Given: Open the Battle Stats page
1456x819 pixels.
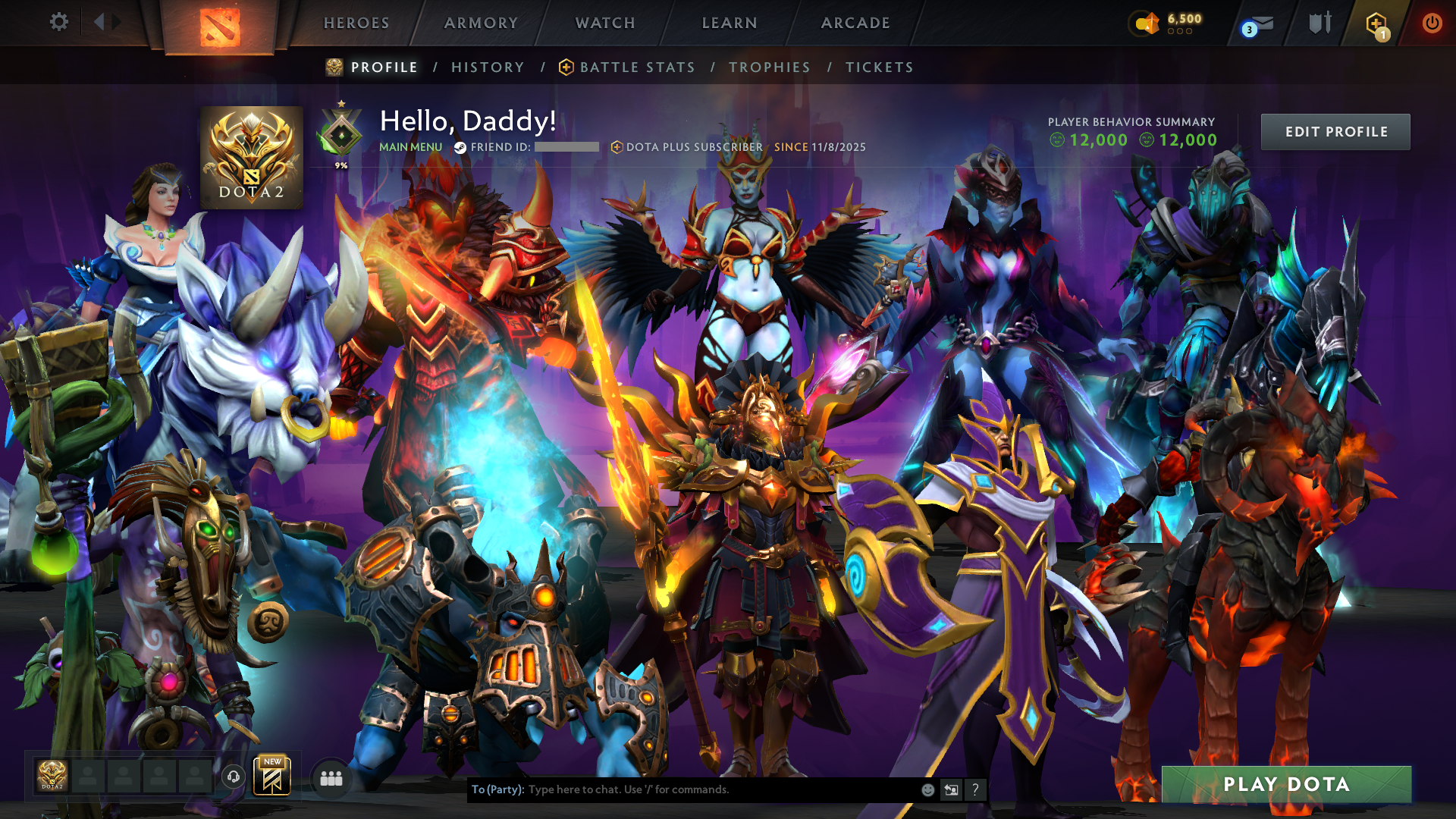Looking at the screenshot, I should pos(637,67).
